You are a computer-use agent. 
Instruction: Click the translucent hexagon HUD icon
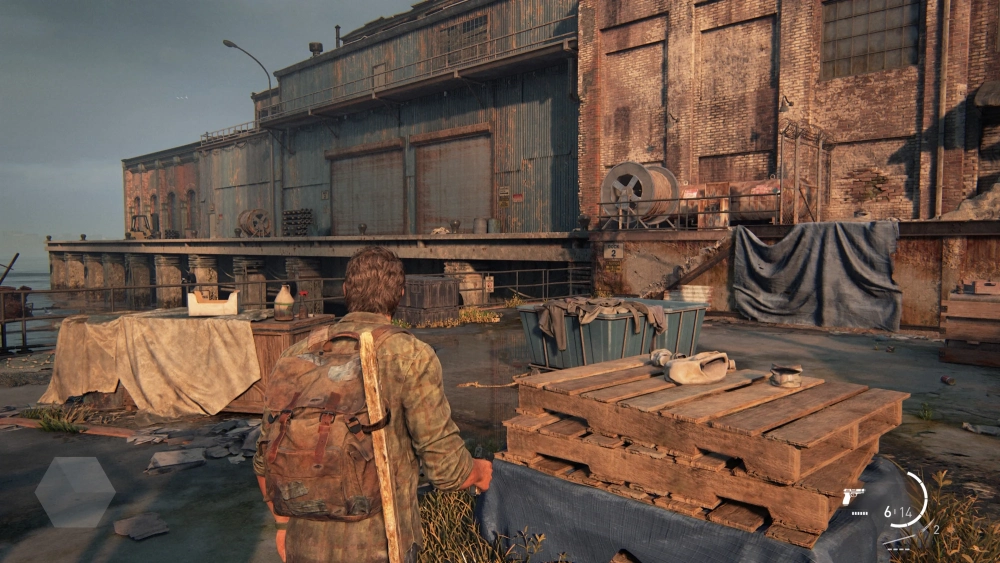pyautogui.click(x=75, y=492)
